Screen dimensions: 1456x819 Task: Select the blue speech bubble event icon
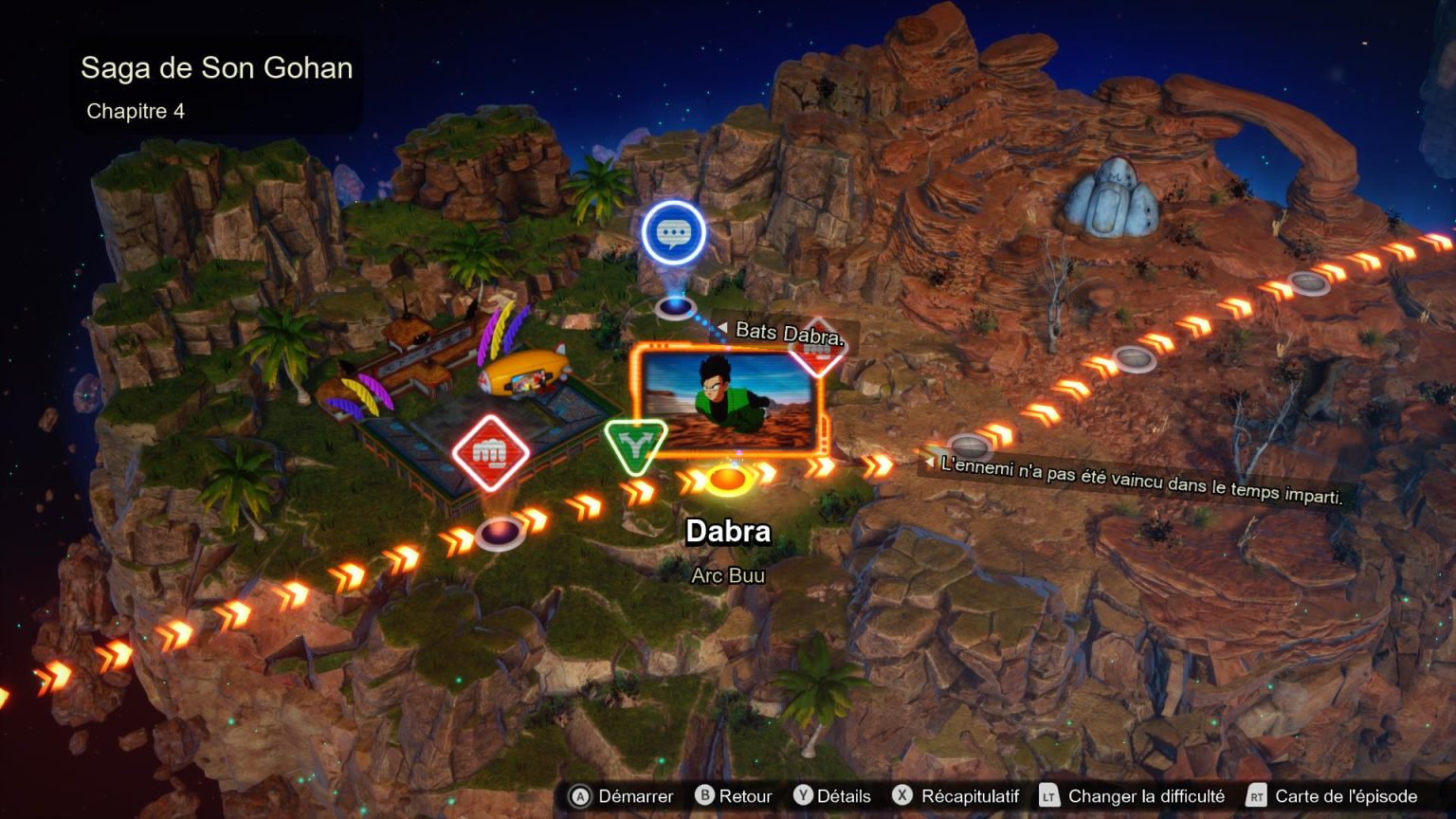pos(674,232)
